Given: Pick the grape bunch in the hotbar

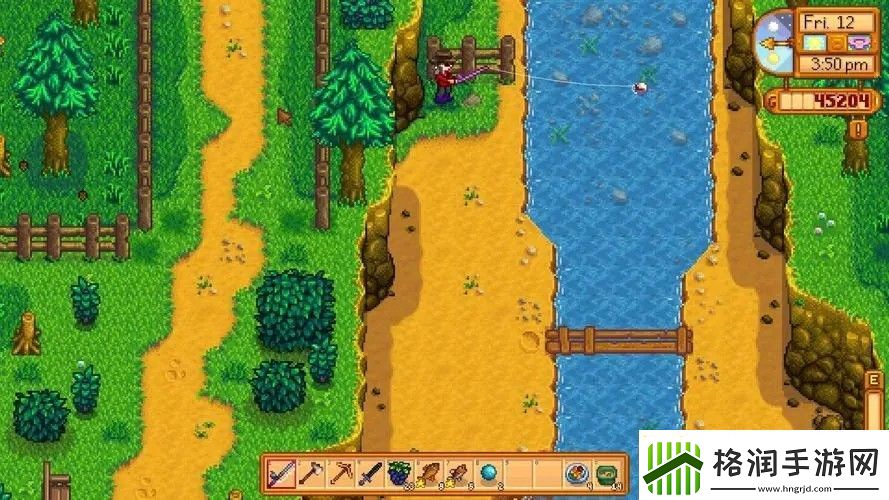Looking at the screenshot, I should (x=400, y=474).
